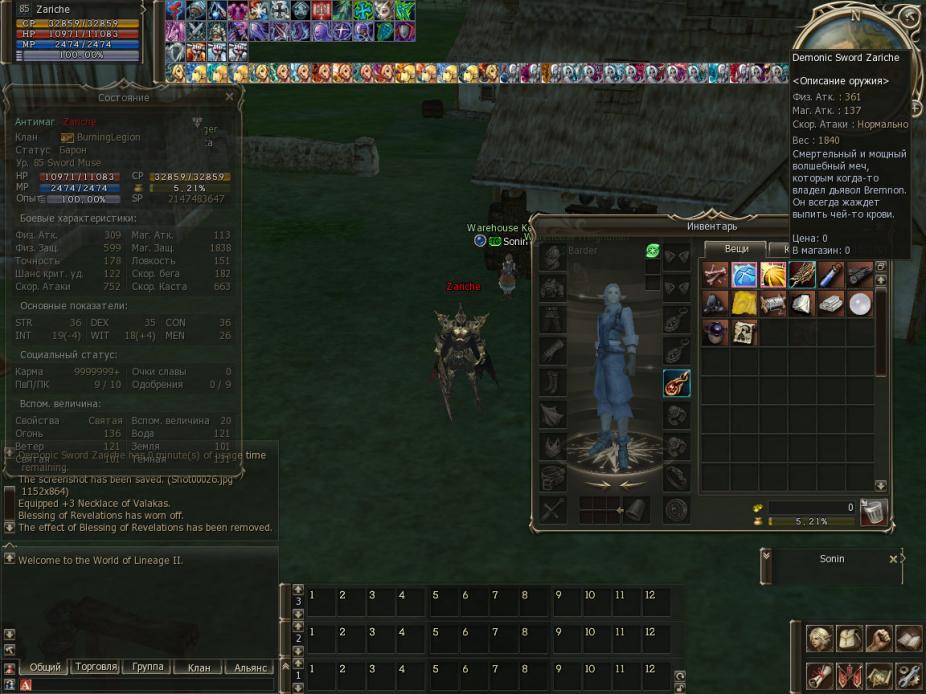Open the actions fist menu icon
The image size is (926, 694).
879,637
